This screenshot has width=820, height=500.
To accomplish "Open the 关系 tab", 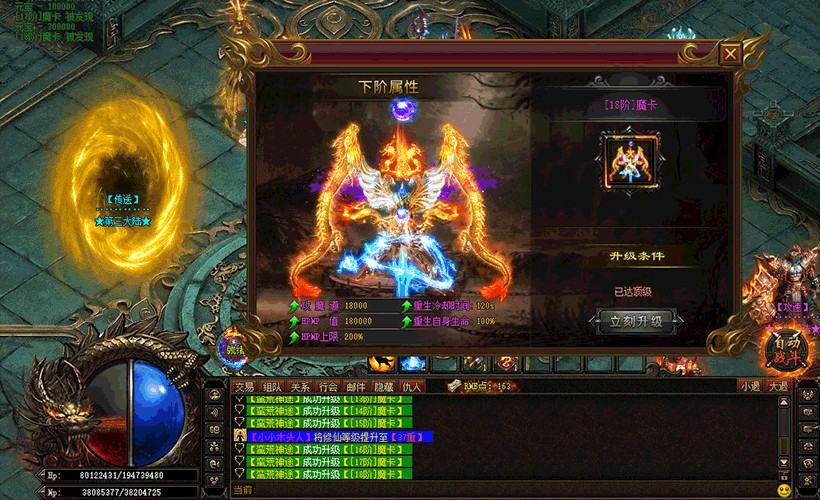I will coord(300,386).
